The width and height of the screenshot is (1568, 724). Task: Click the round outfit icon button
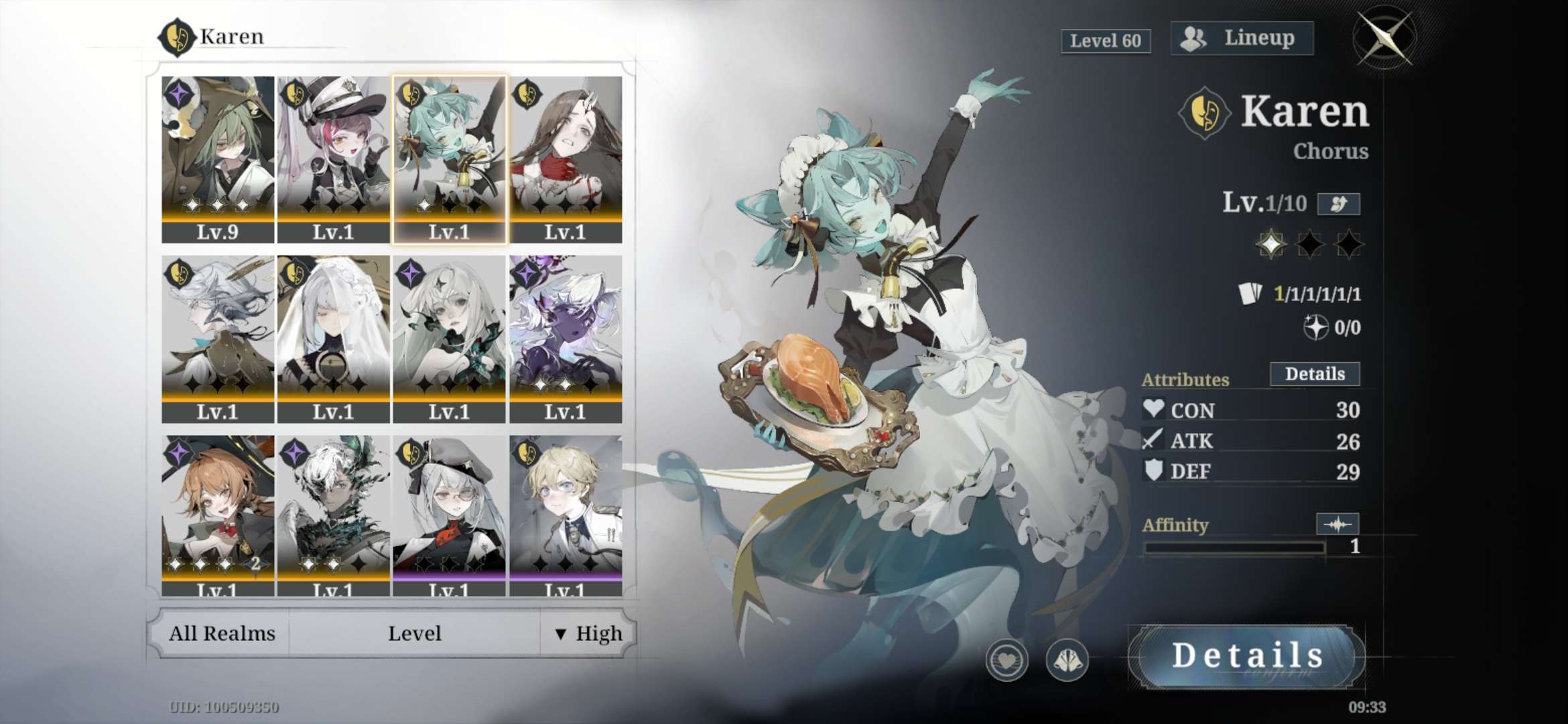click(1067, 660)
